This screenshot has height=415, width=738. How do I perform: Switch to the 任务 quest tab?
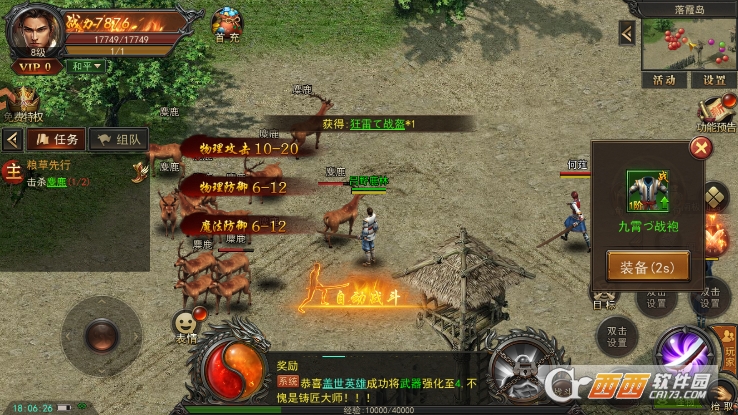(56, 139)
